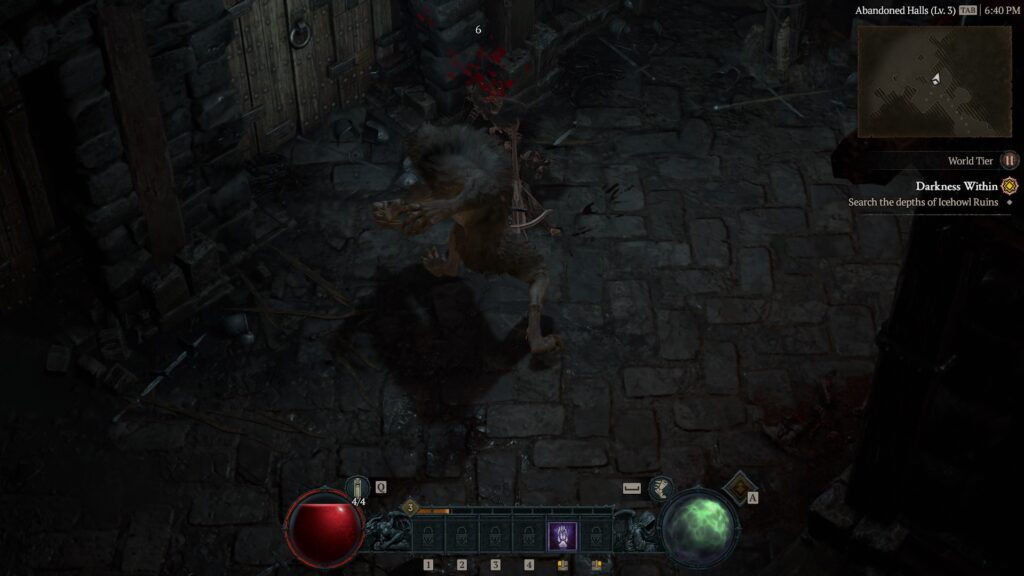Use the healing potion icon
Image resolution: width=1024 pixels, height=576 pixels.
(x=357, y=488)
